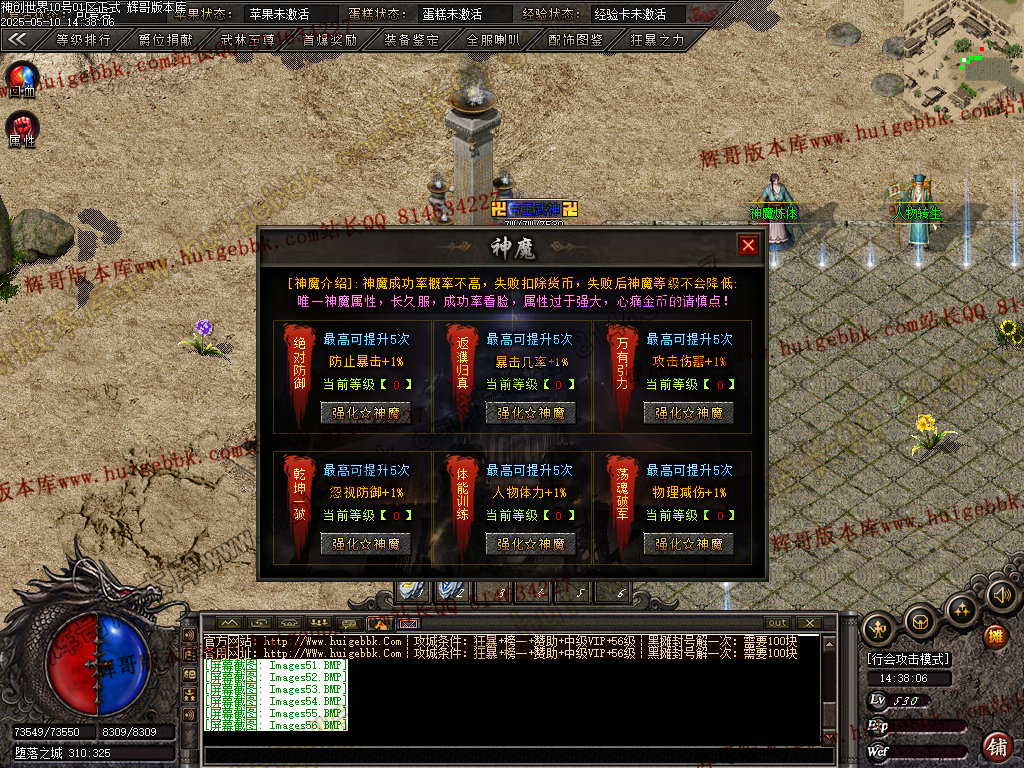Open the 首爆奖励 rewards menu
Screen dimensions: 1024x768
330,40
